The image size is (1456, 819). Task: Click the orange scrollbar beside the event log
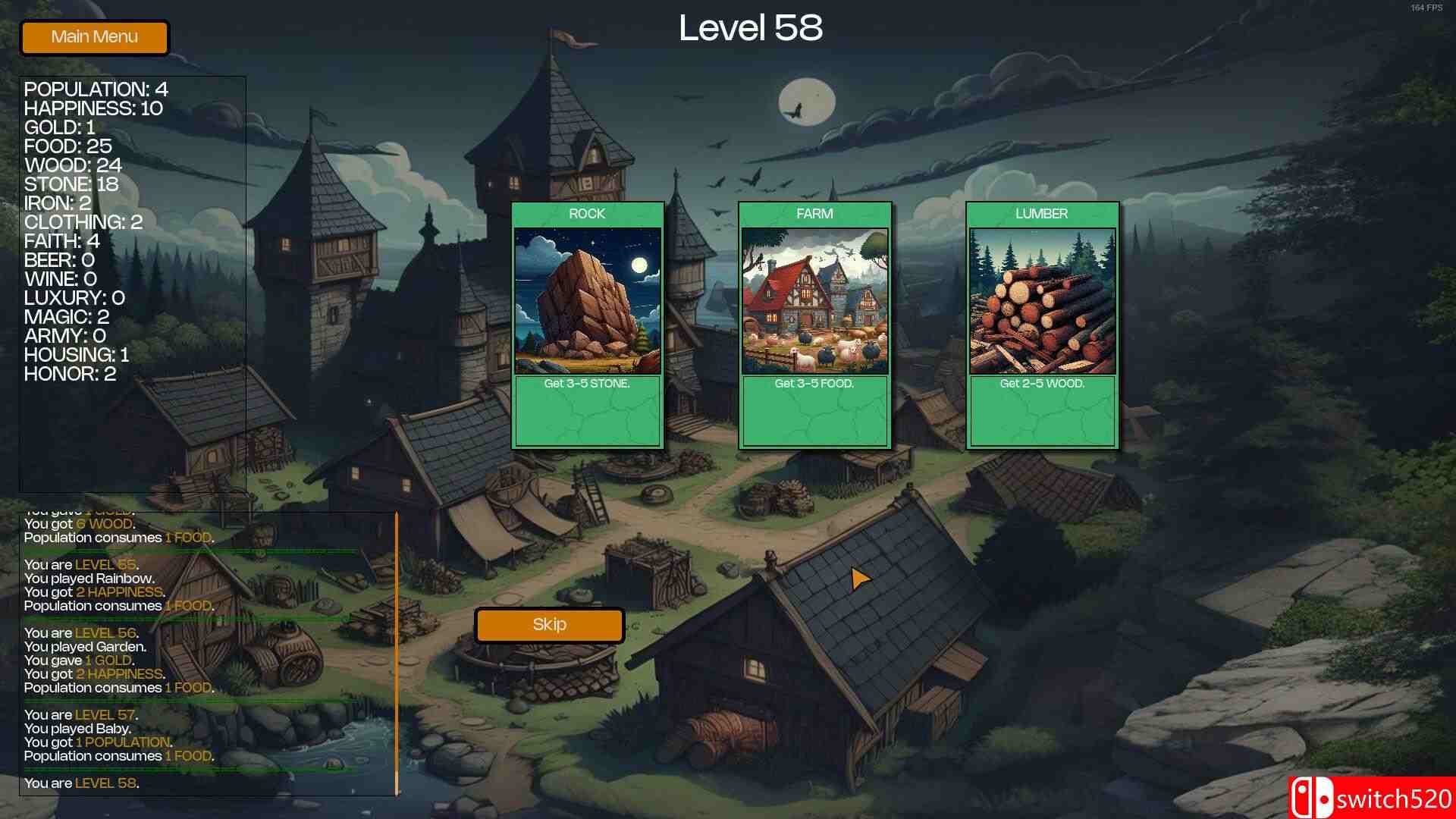click(395, 652)
